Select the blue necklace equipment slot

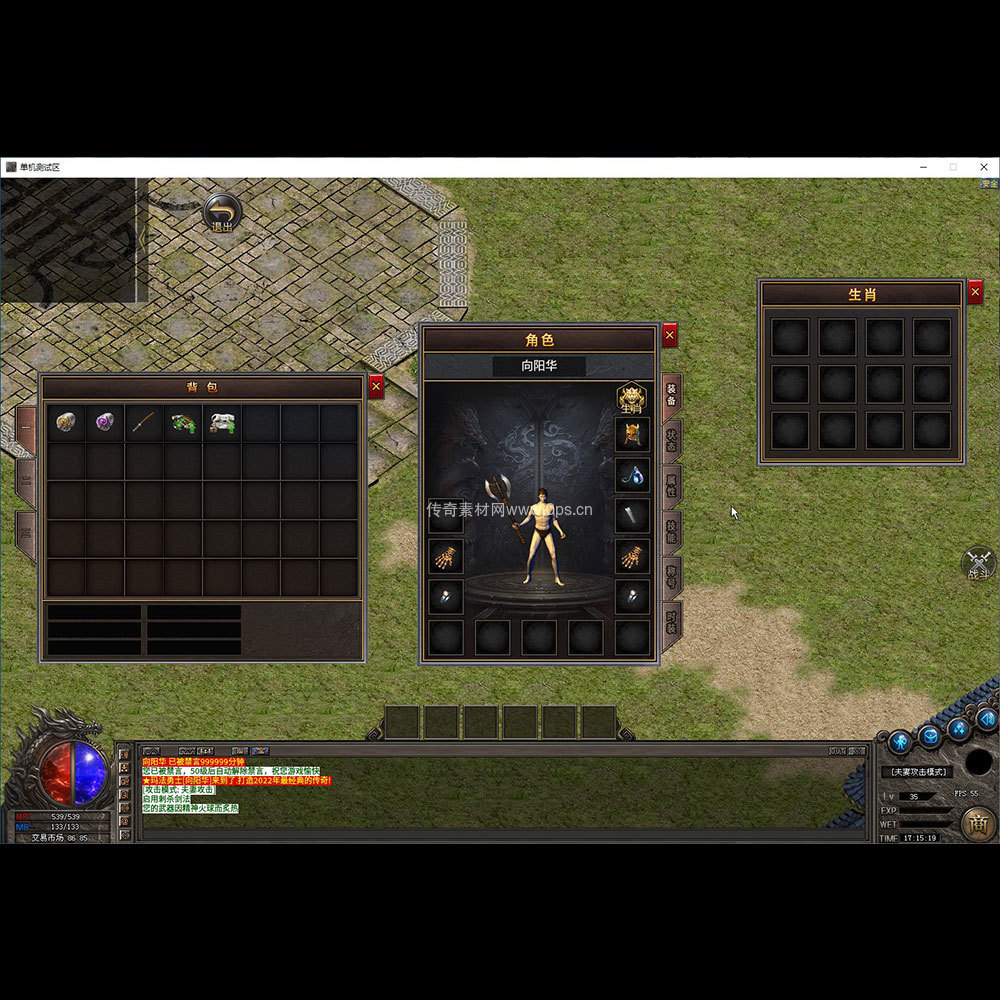(632, 475)
